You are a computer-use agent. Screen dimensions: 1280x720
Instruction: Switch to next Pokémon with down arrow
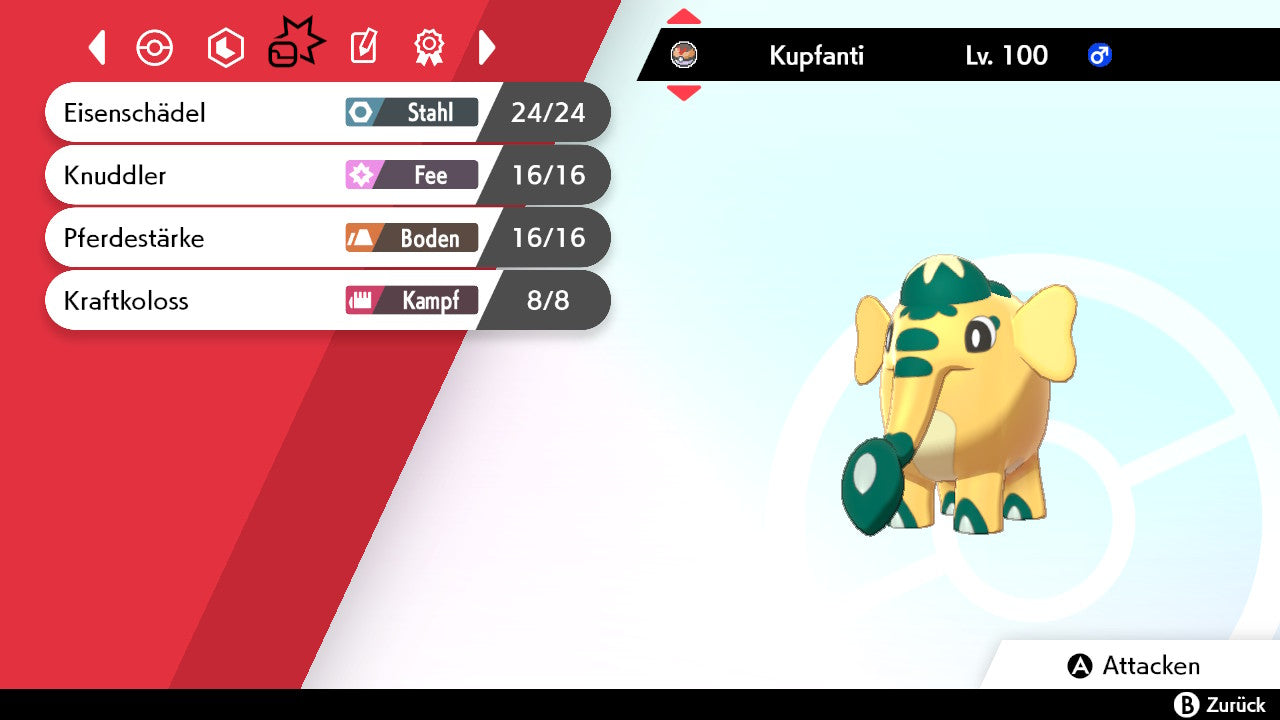684,93
